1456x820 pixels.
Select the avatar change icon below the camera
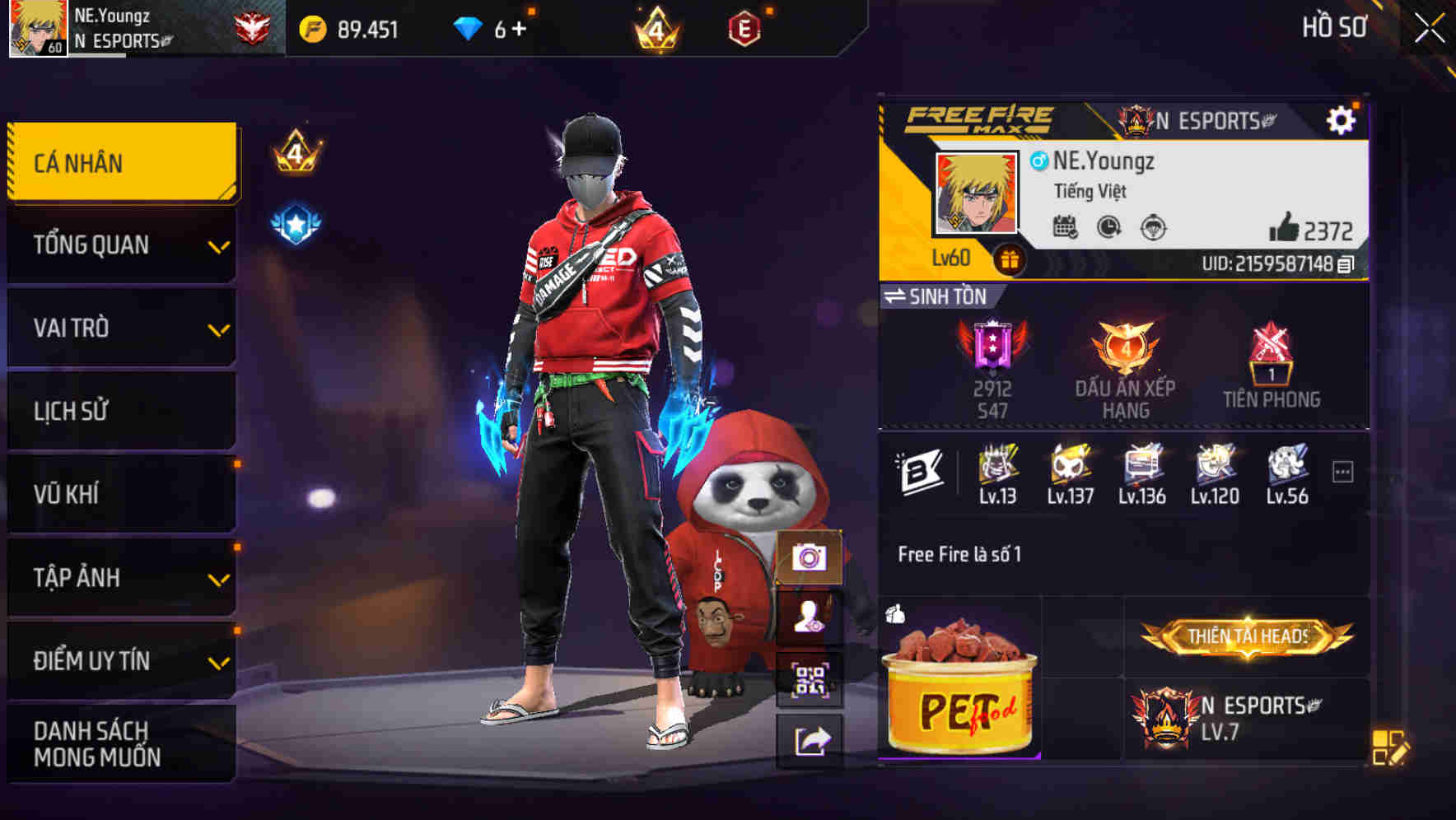811,618
